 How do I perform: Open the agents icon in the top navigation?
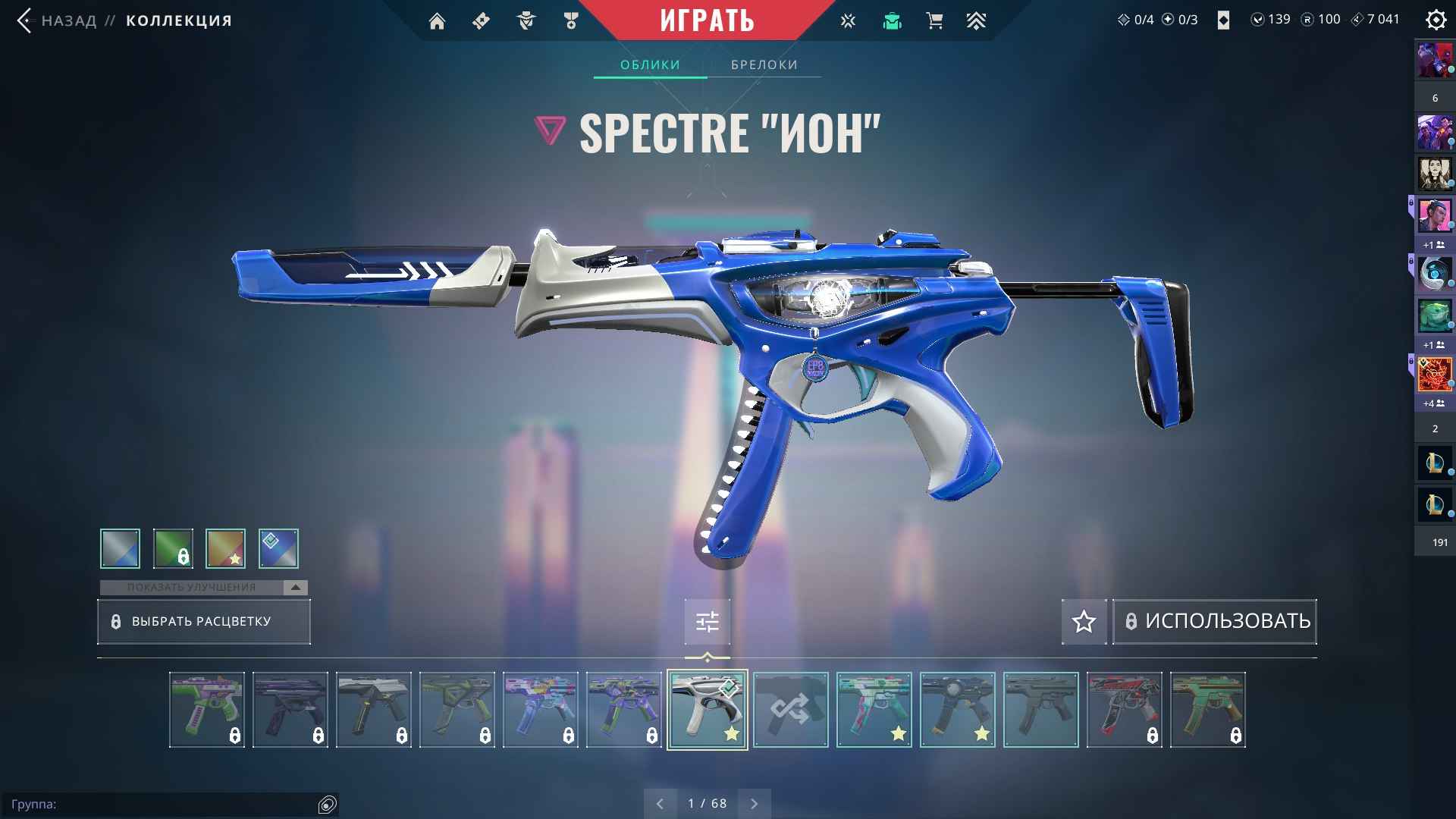[x=526, y=21]
